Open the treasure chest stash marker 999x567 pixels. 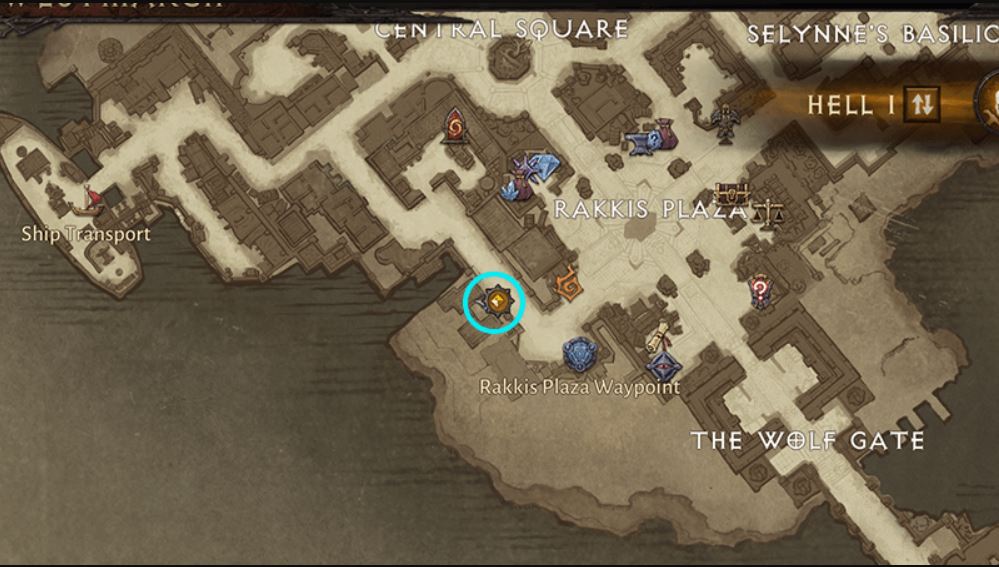[x=731, y=193]
